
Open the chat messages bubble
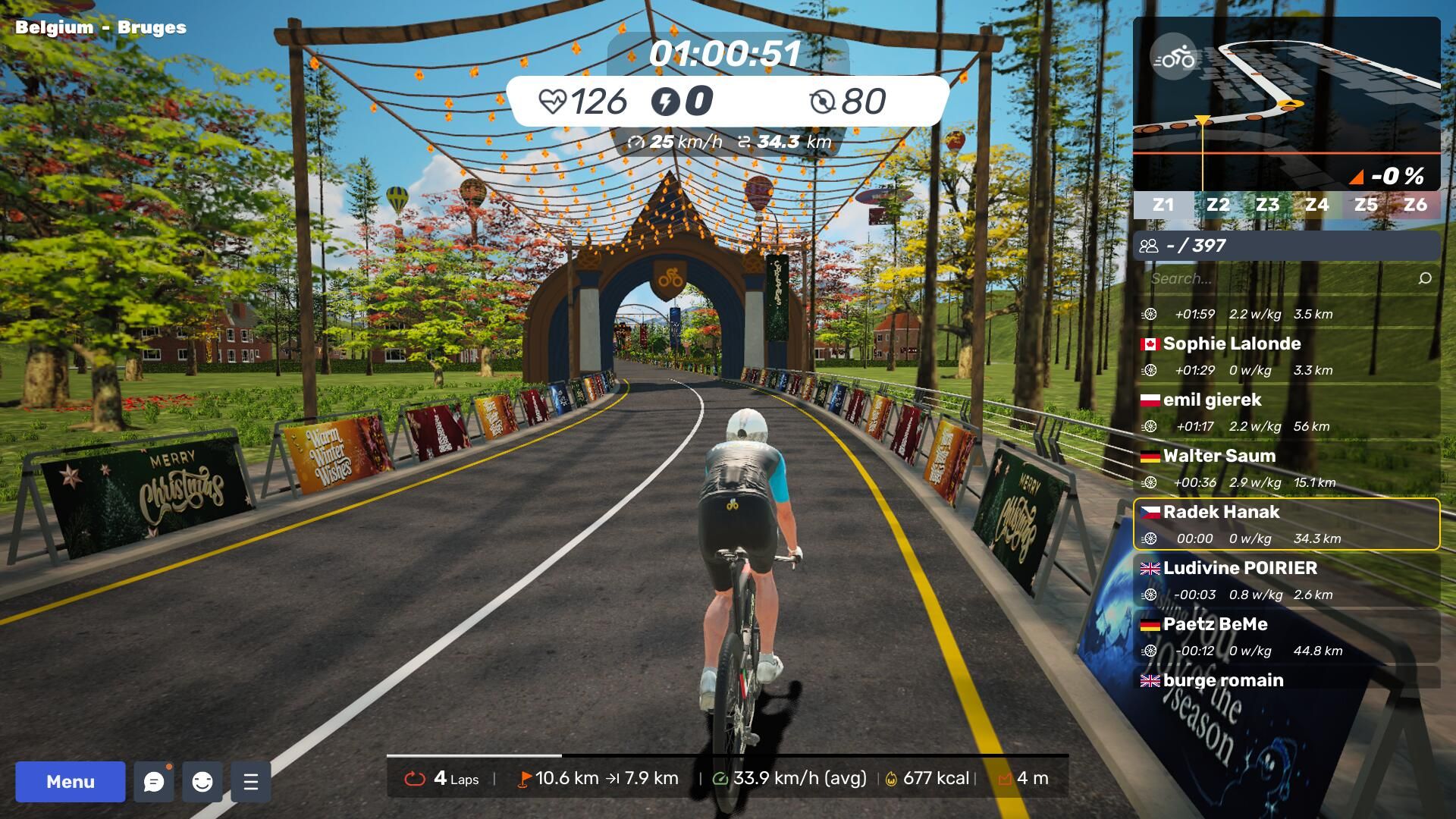tap(154, 782)
